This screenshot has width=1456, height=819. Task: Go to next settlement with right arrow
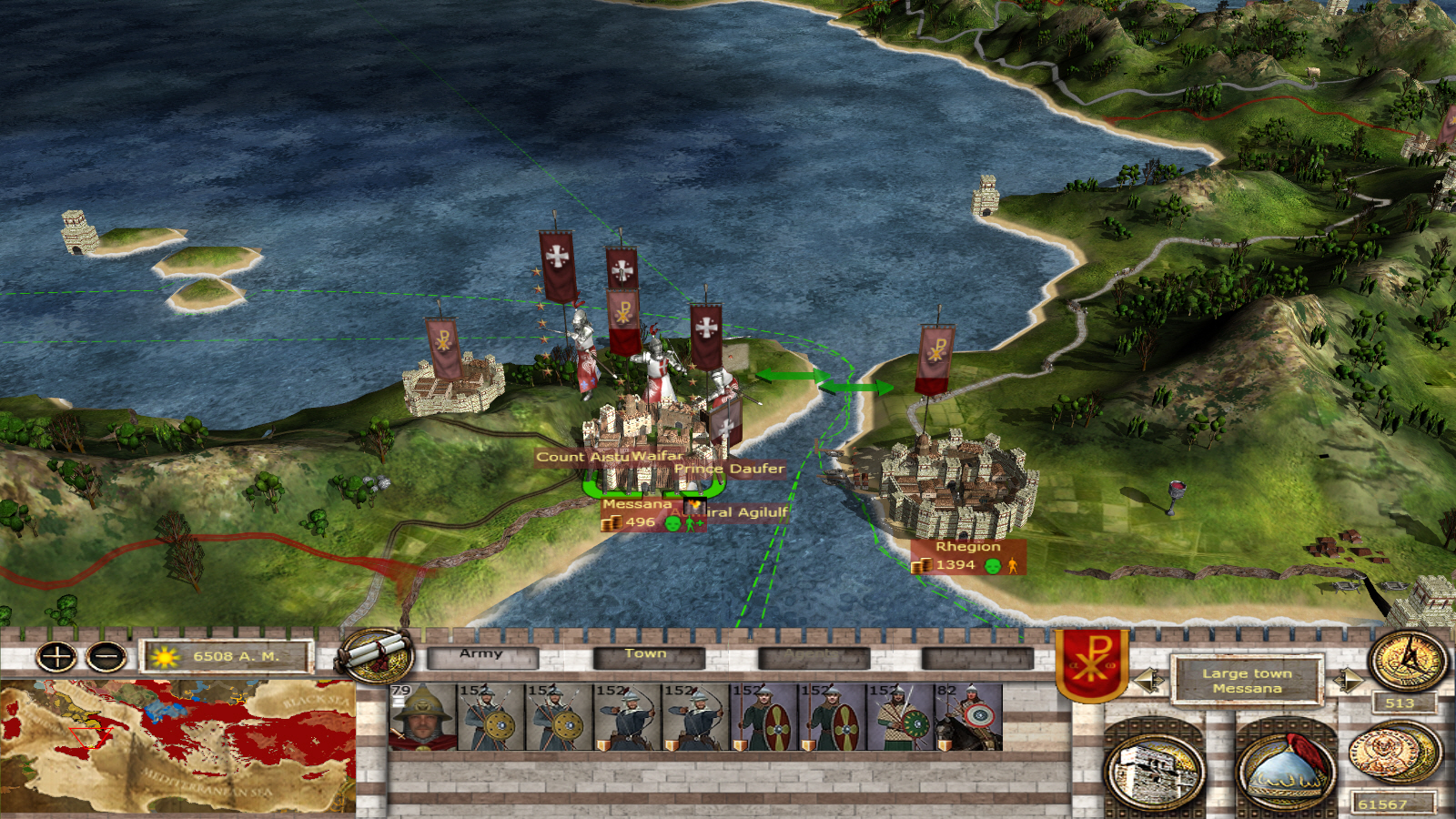[1347, 680]
